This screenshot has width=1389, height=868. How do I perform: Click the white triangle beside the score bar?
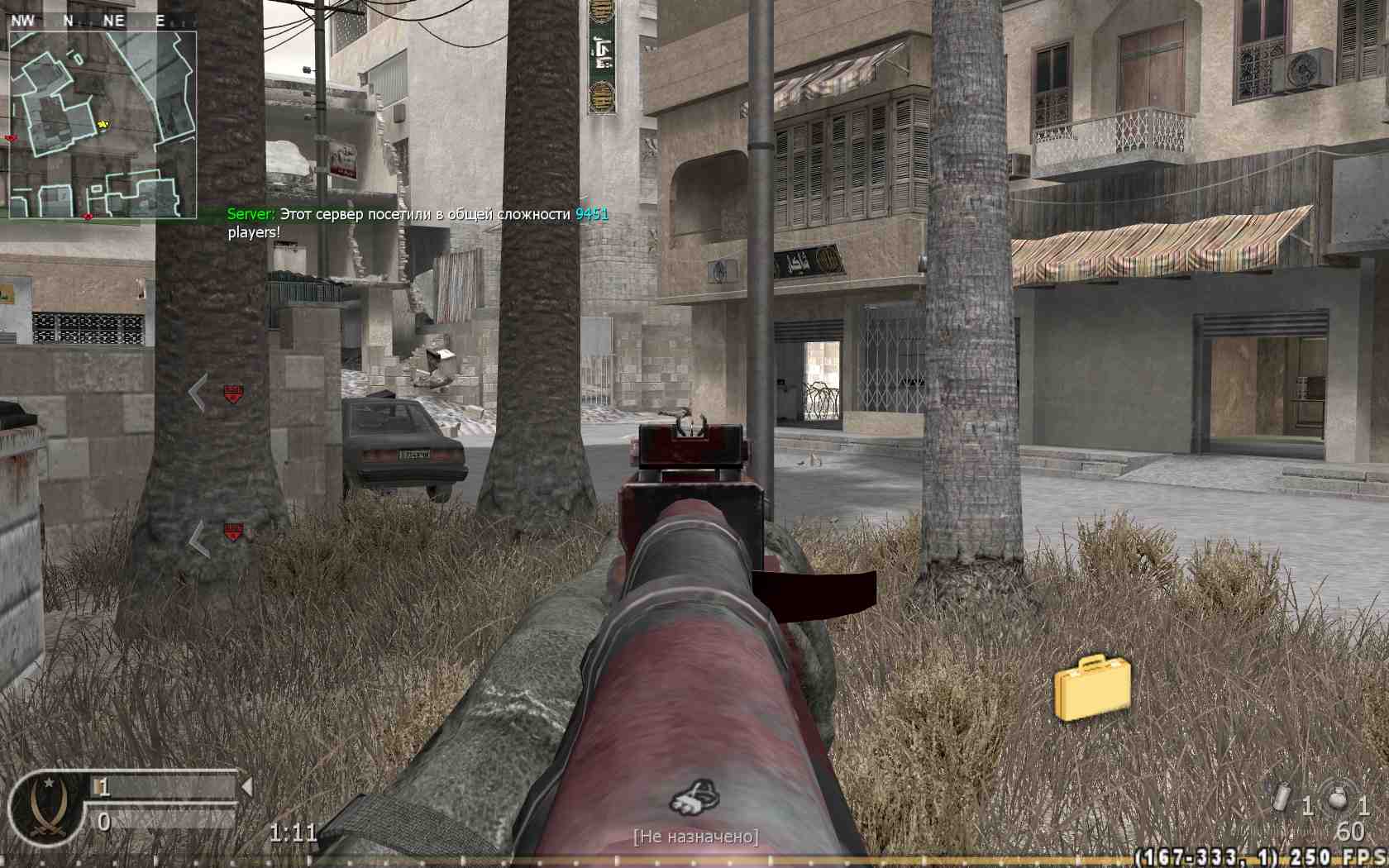246,786
